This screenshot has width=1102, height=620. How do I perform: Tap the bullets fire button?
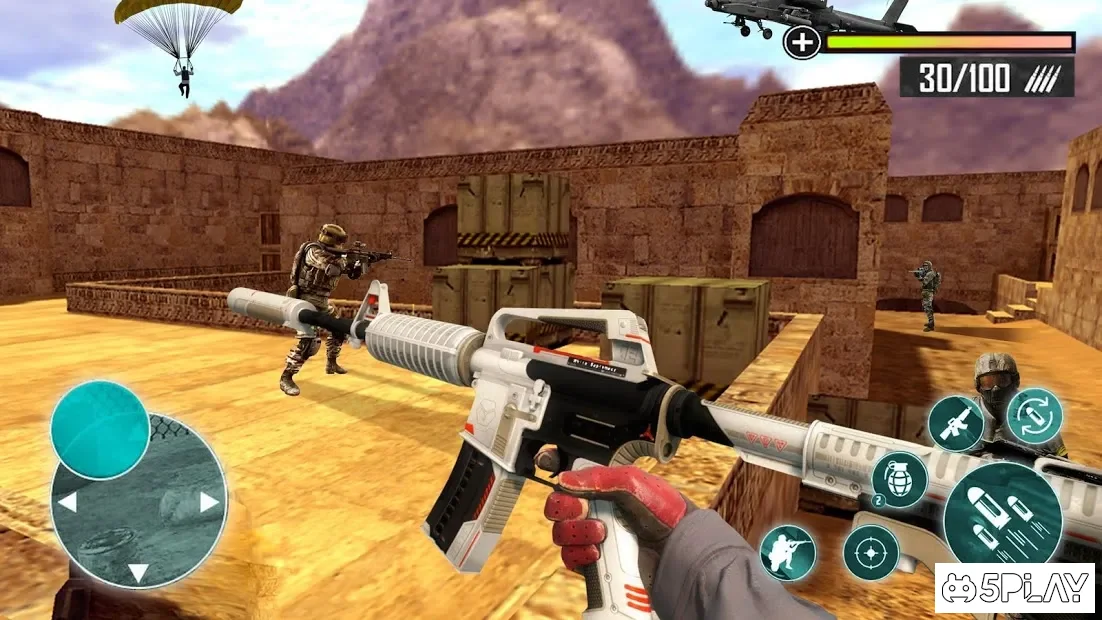(x=1002, y=513)
